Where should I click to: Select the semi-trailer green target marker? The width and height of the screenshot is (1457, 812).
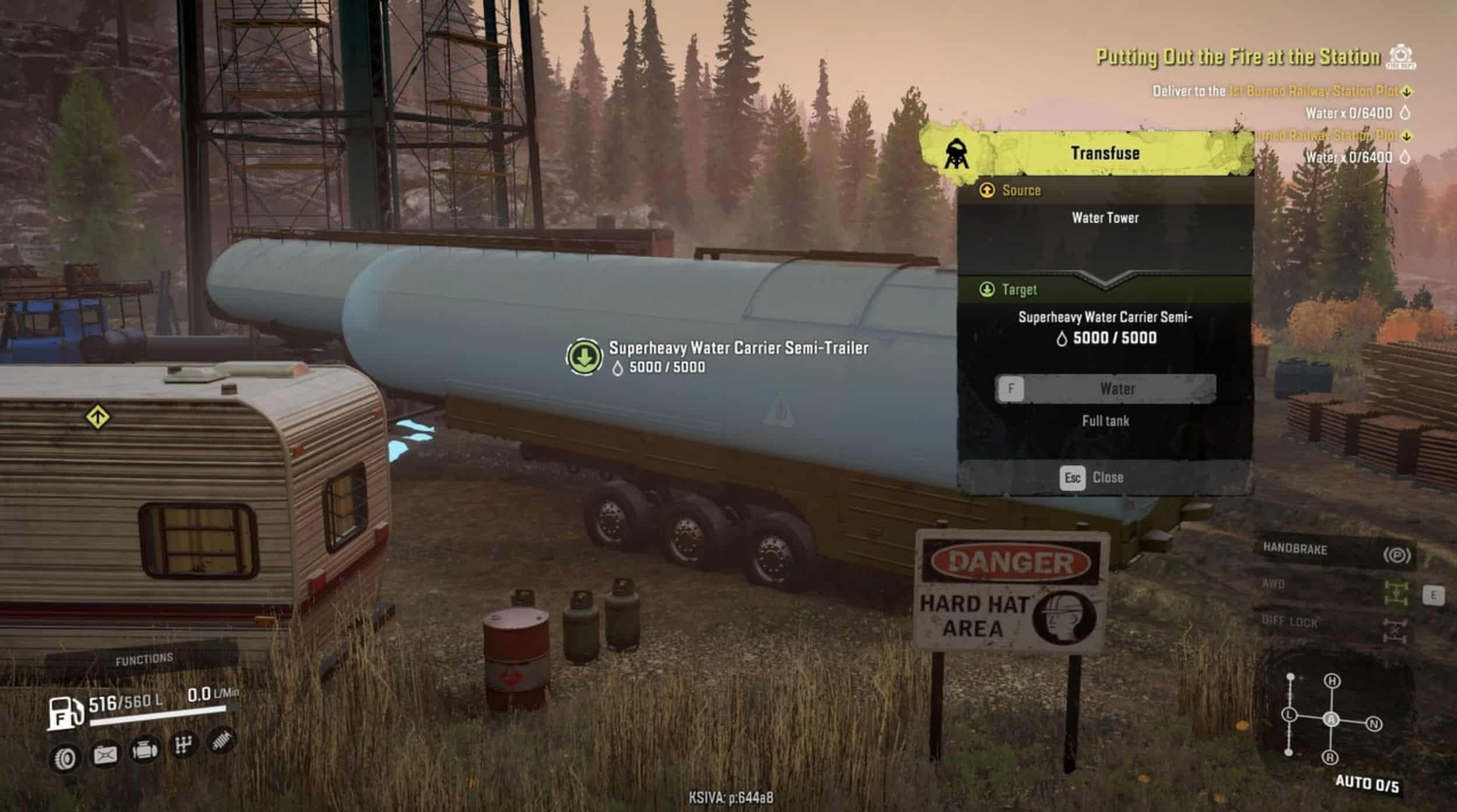coord(585,356)
